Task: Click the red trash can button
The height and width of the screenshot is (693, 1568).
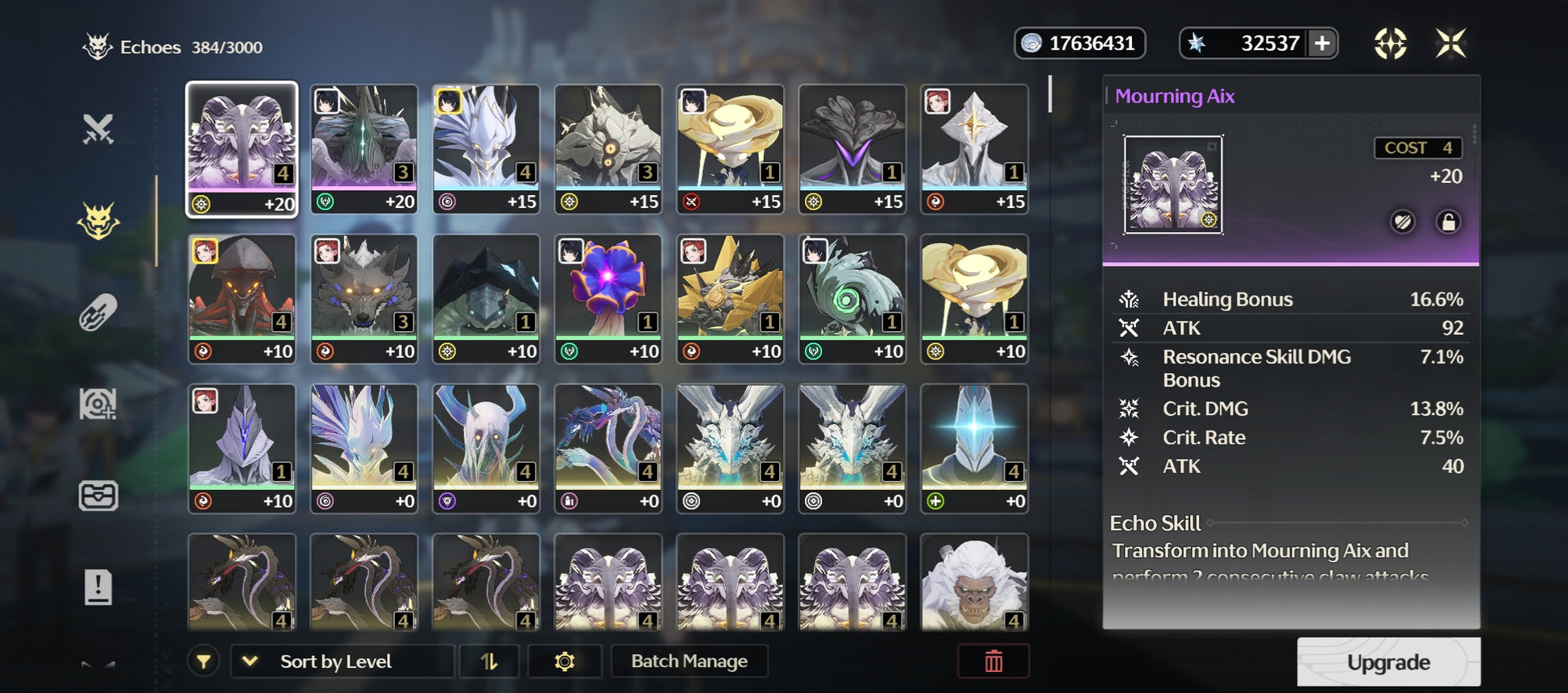Action: [x=993, y=662]
